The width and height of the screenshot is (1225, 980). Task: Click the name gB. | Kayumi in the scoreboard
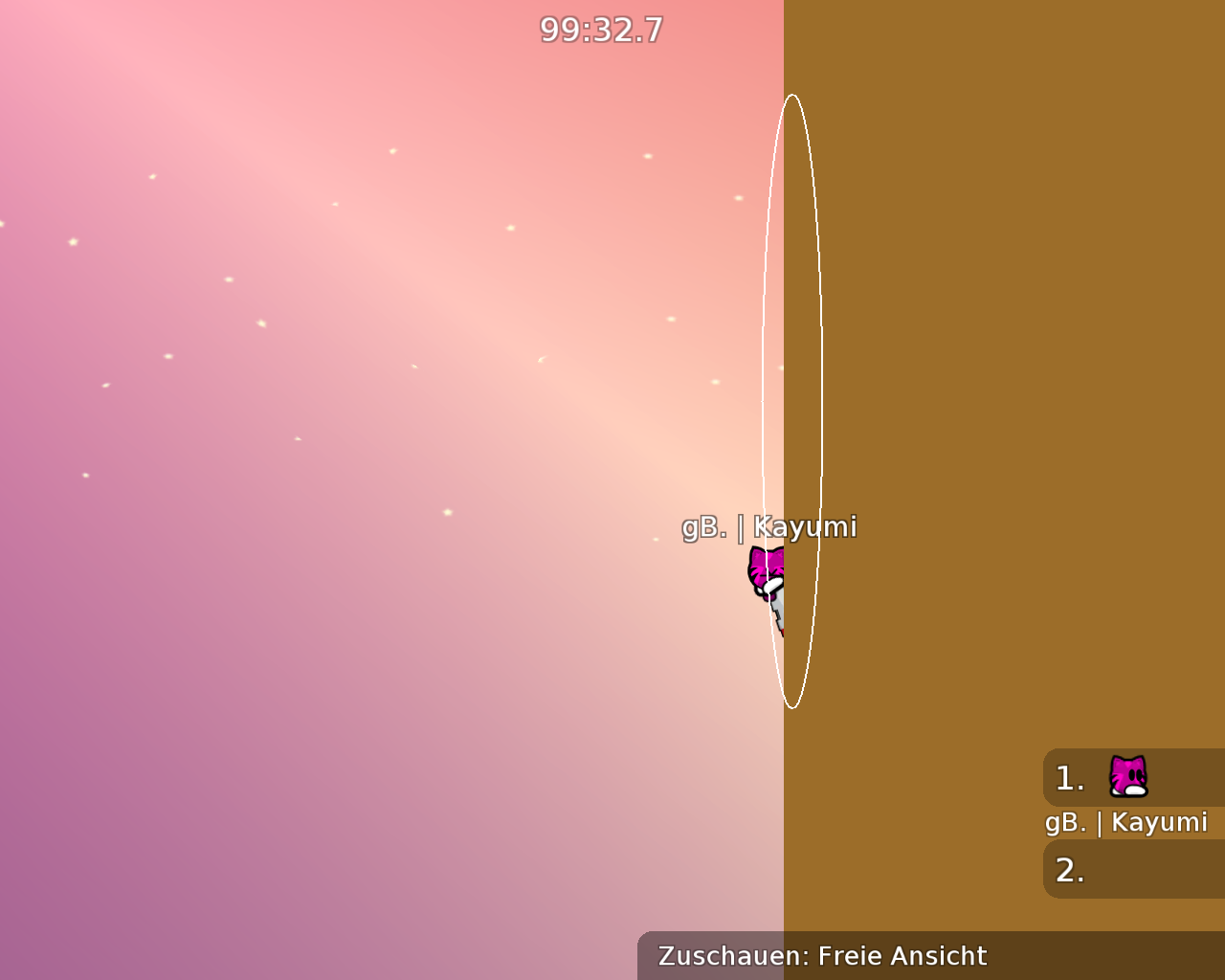(1125, 821)
